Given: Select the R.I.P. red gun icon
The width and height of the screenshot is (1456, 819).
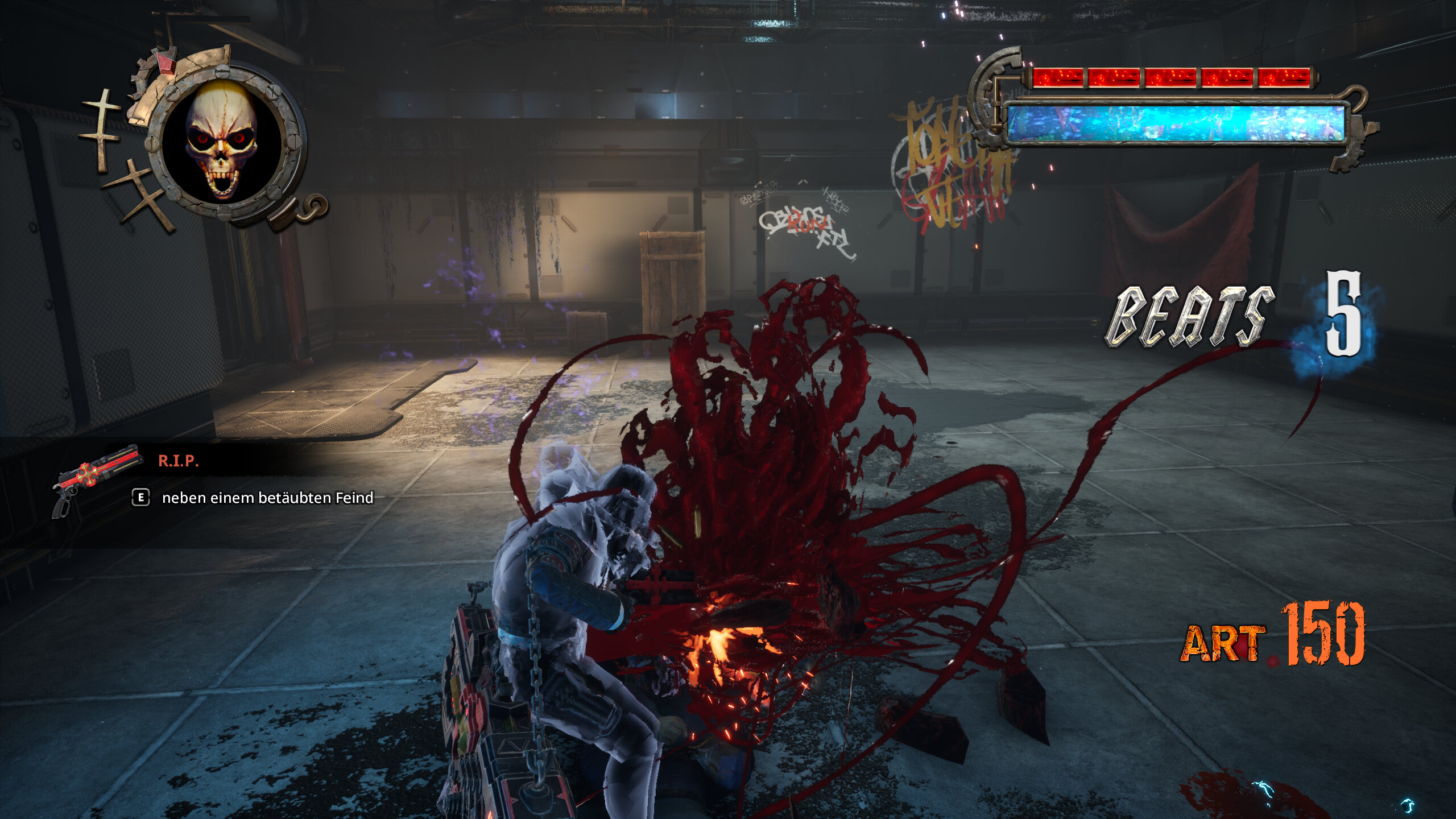Looking at the screenshot, I should (x=97, y=477).
